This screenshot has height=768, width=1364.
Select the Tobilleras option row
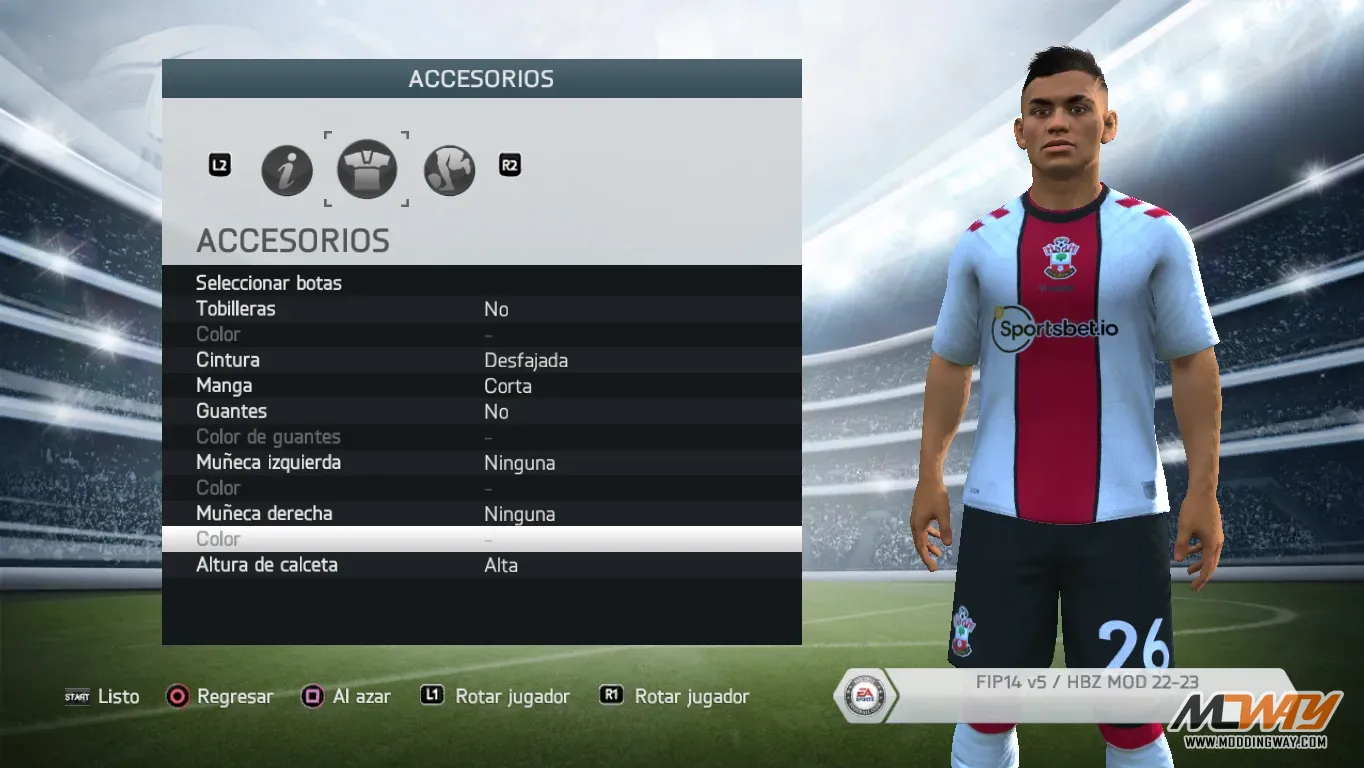click(x=236, y=309)
